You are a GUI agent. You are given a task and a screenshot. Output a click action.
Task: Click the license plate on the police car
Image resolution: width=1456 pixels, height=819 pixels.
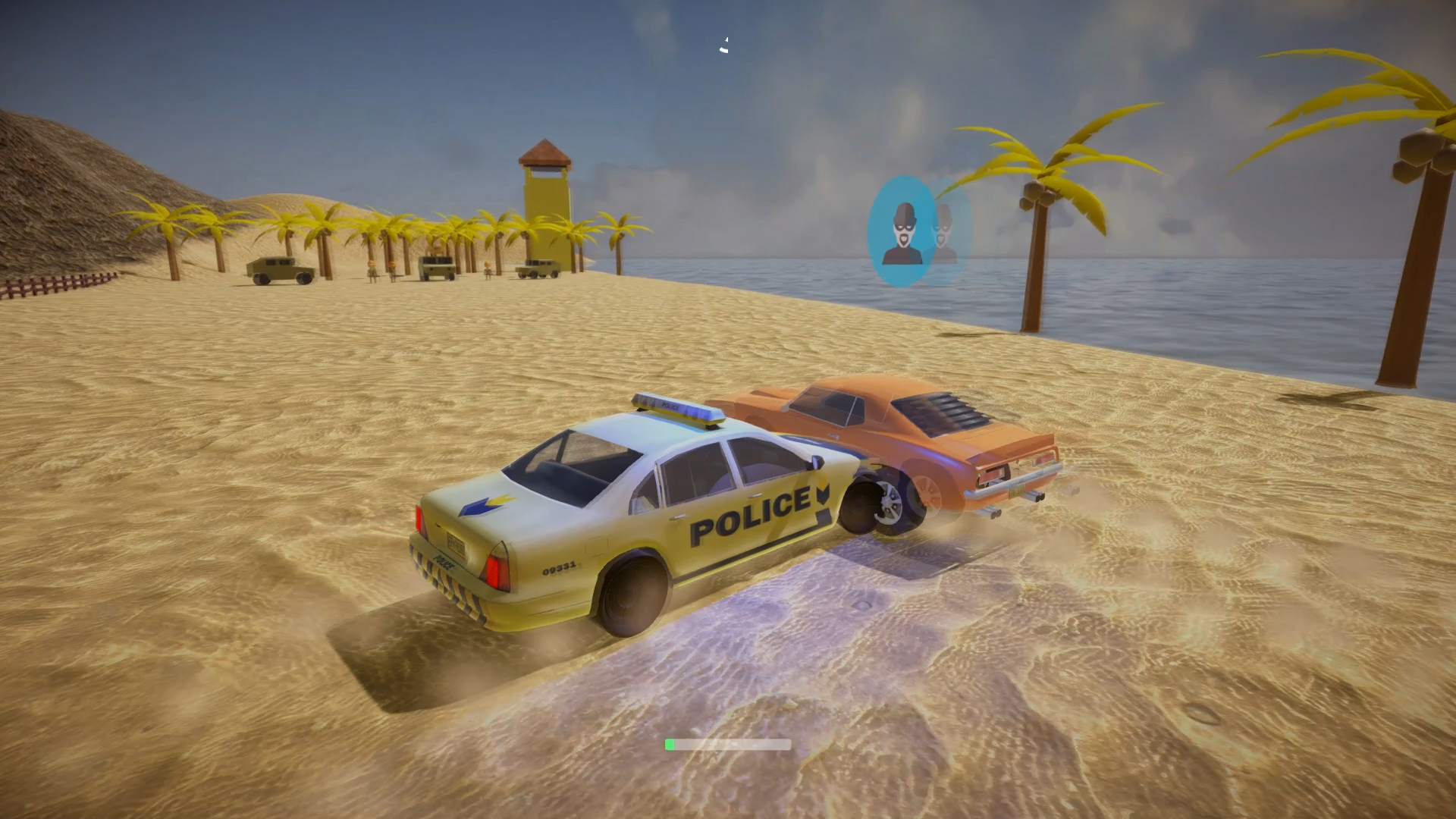point(457,543)
